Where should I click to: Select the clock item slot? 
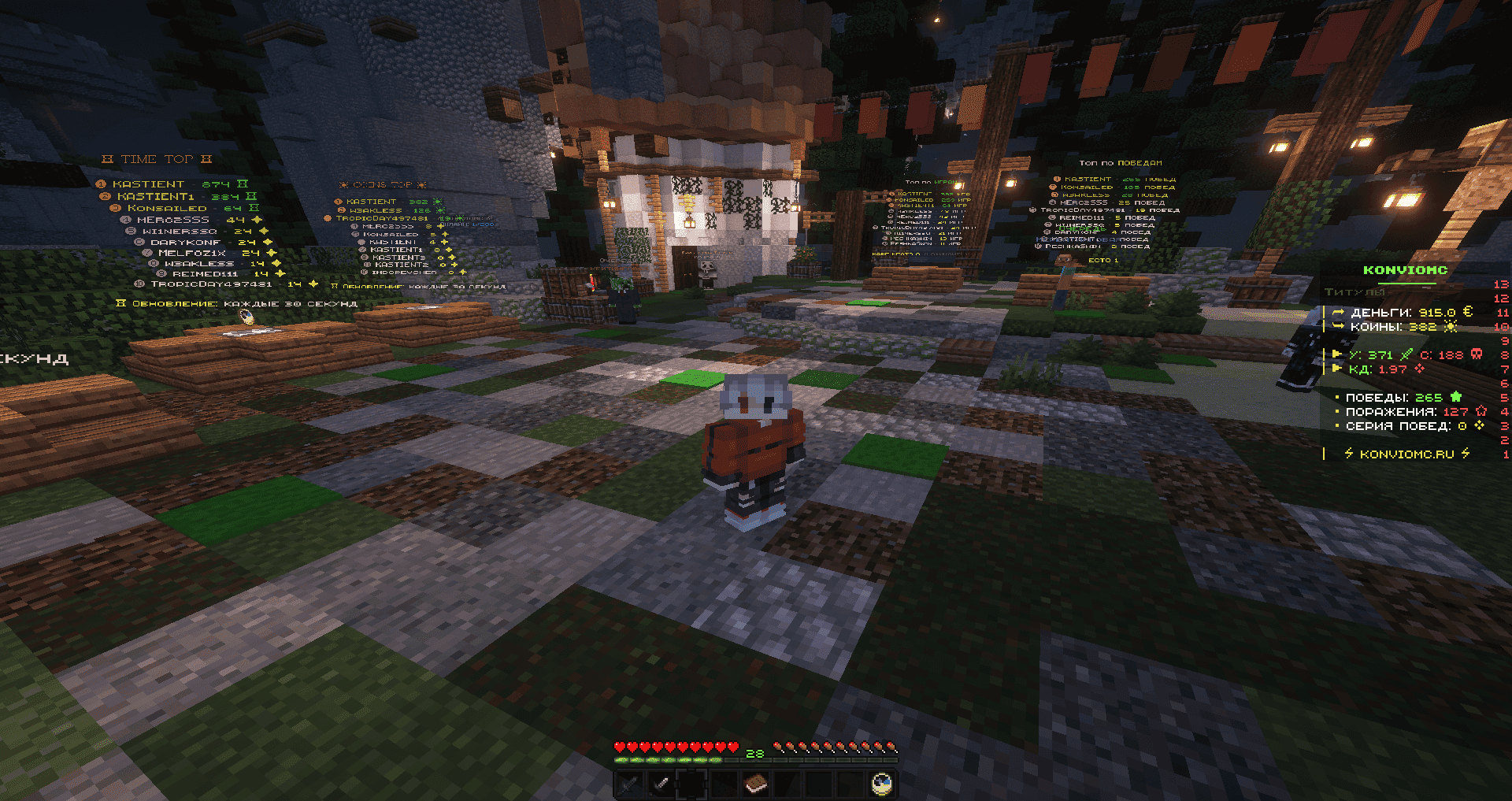(883, 784)
